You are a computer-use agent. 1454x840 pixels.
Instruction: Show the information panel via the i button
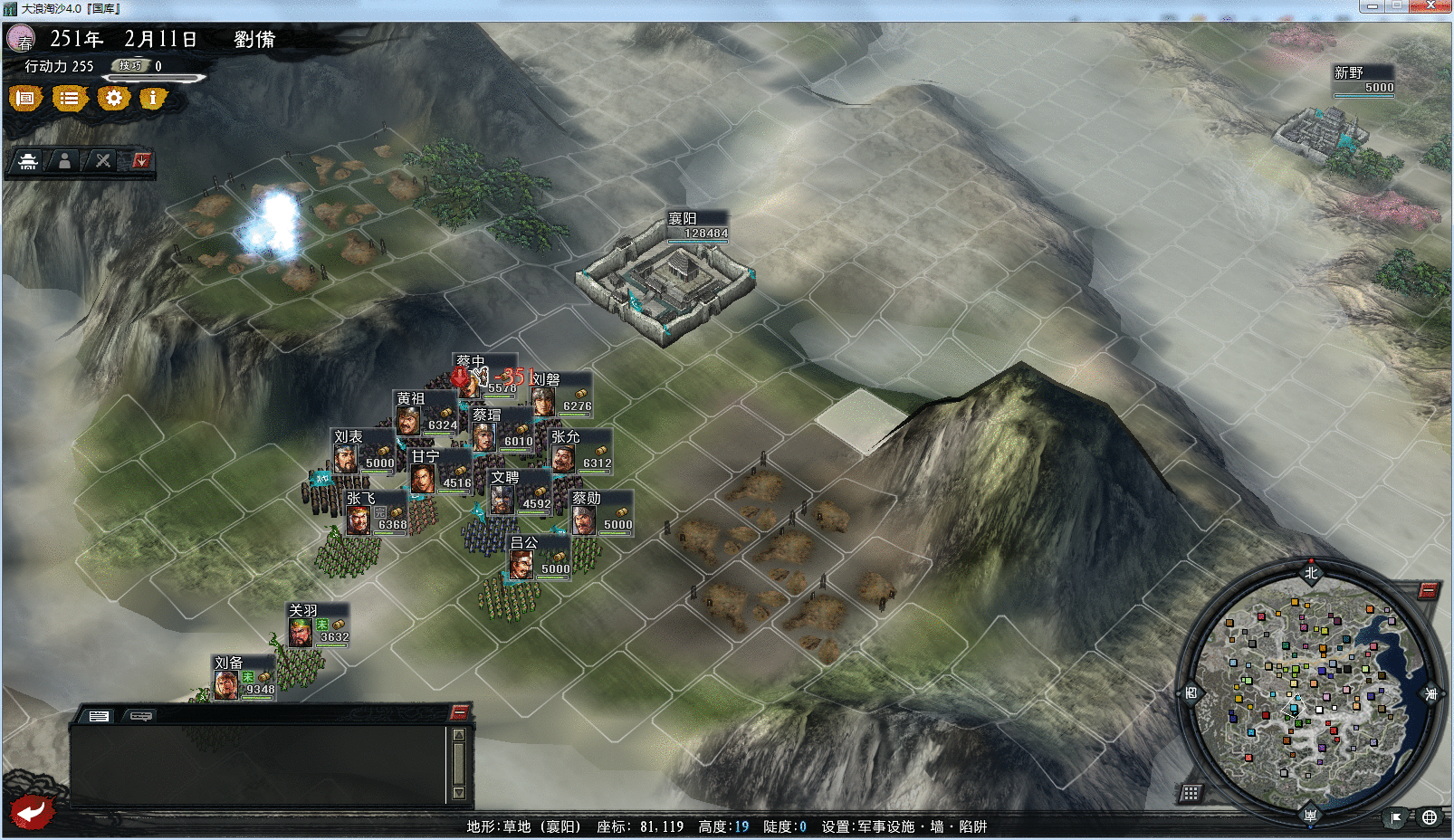click(x=153, y=98)
